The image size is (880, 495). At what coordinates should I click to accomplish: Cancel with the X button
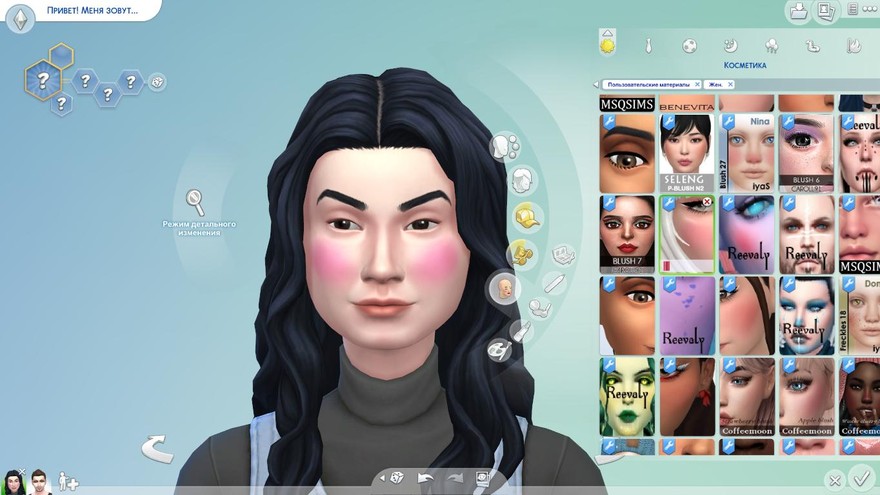tap(835, 481)
